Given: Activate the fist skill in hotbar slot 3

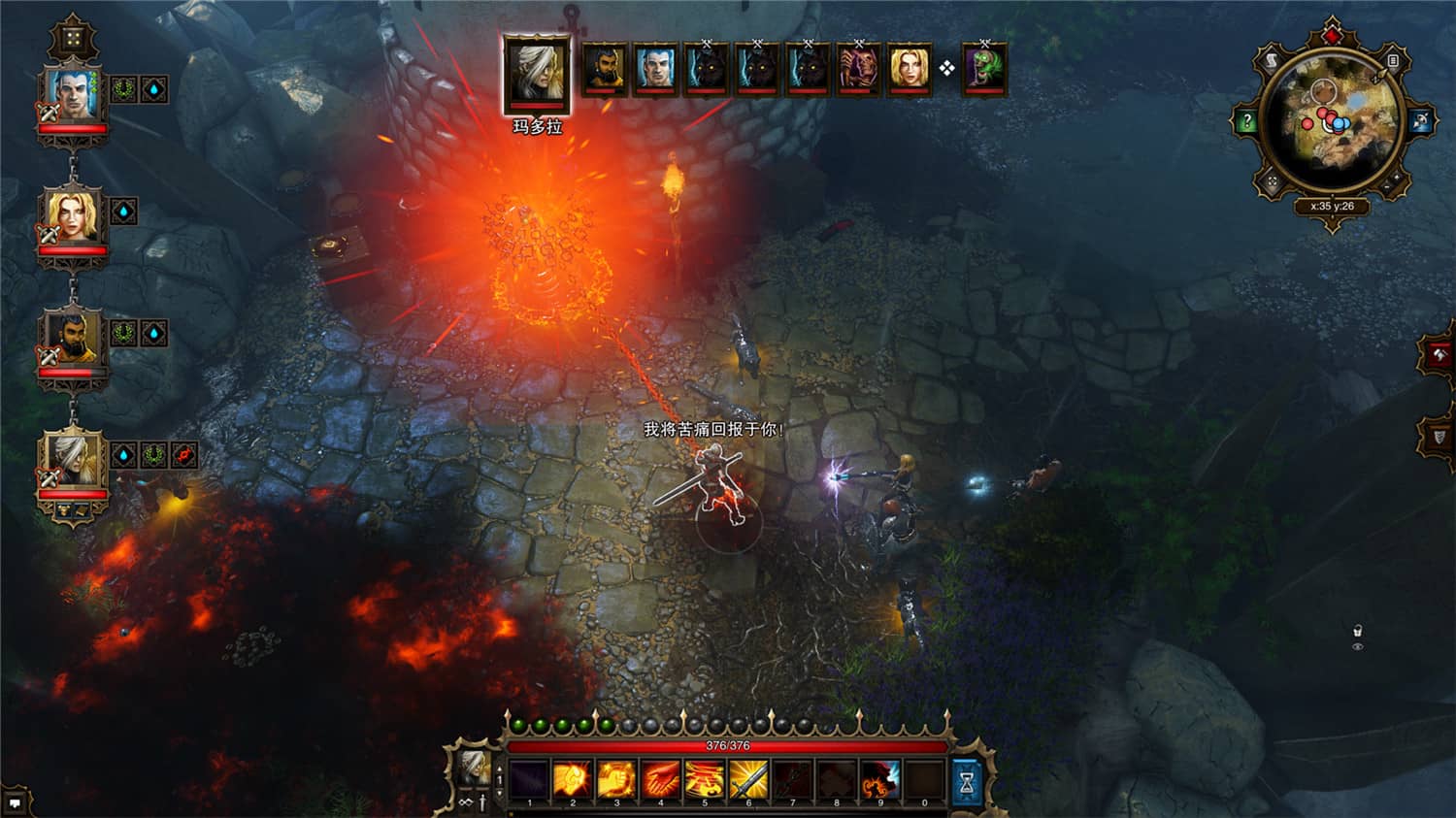Looking at the screenshot, I should coord(615,778).
